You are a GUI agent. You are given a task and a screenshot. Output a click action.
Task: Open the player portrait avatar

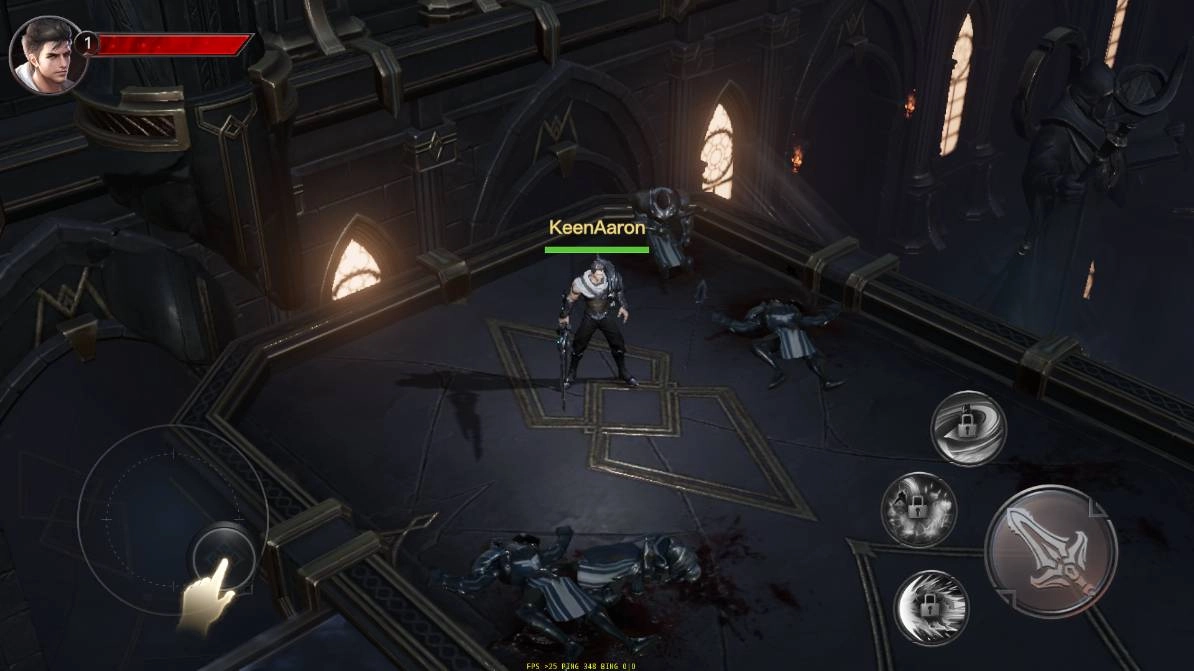(46, 55)
